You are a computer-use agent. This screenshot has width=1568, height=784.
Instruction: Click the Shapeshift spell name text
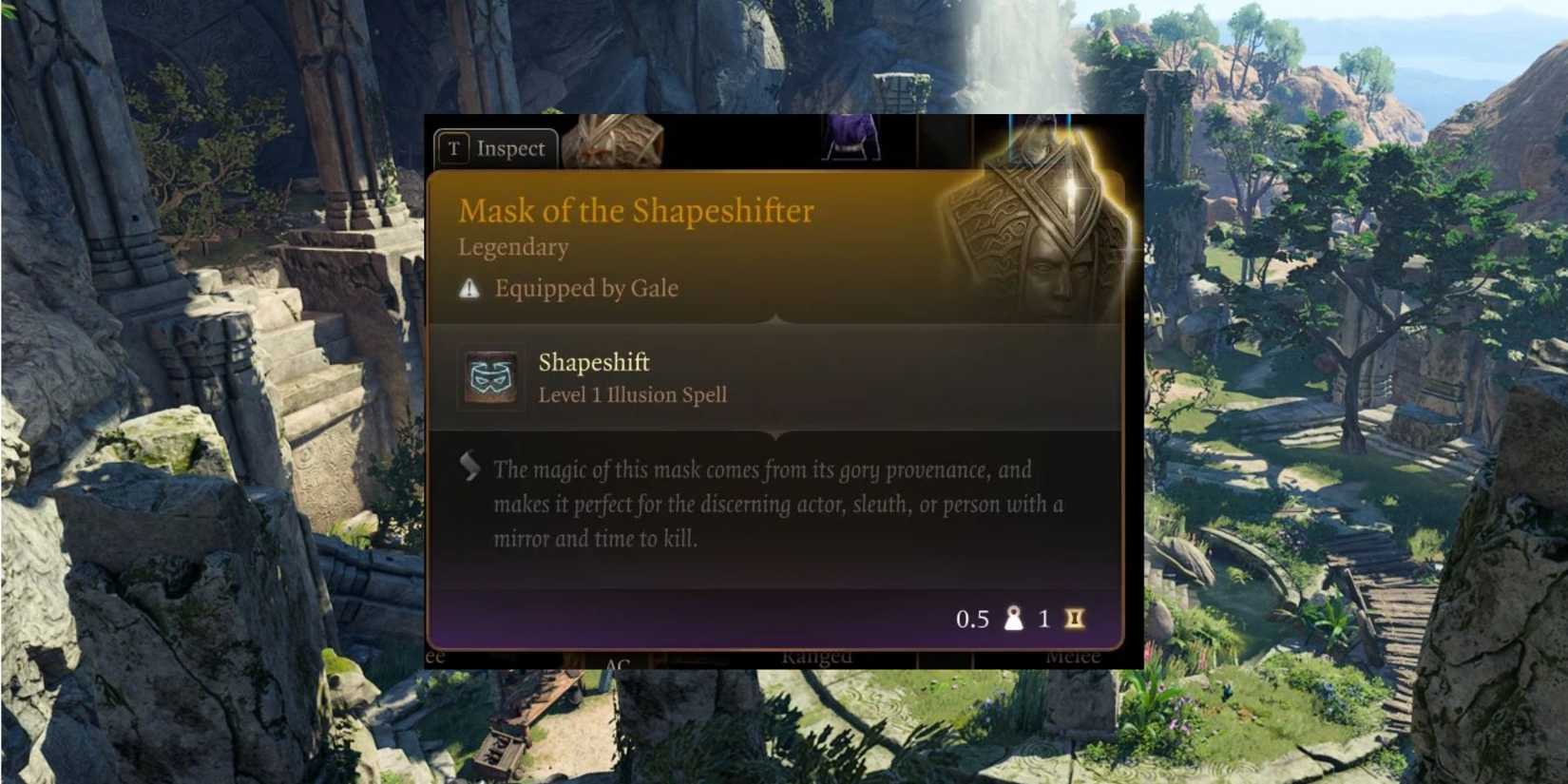tap(593, 362)
